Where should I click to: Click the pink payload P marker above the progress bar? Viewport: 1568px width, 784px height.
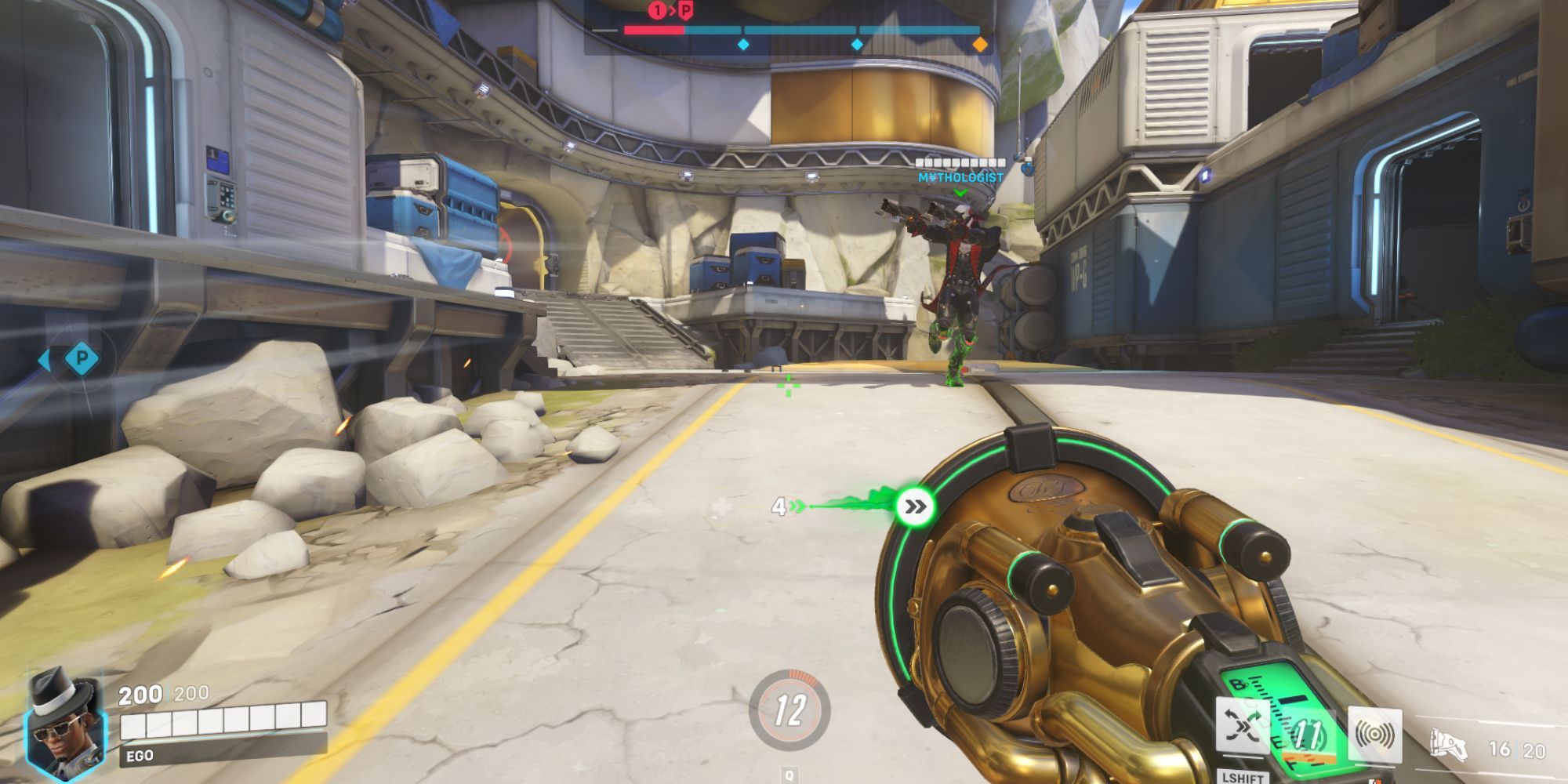[684, 10]
